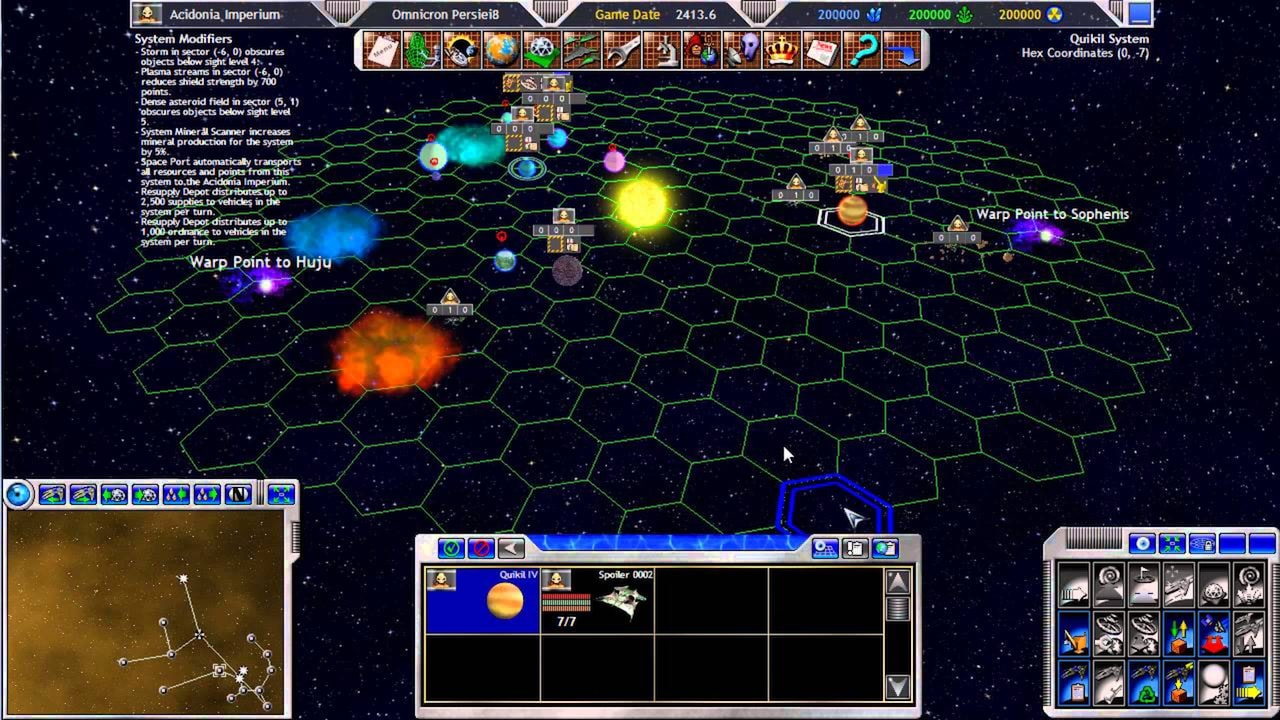Toggle the locked satellite display button
Screen dimensions: 1280x720
(1201, 543)
